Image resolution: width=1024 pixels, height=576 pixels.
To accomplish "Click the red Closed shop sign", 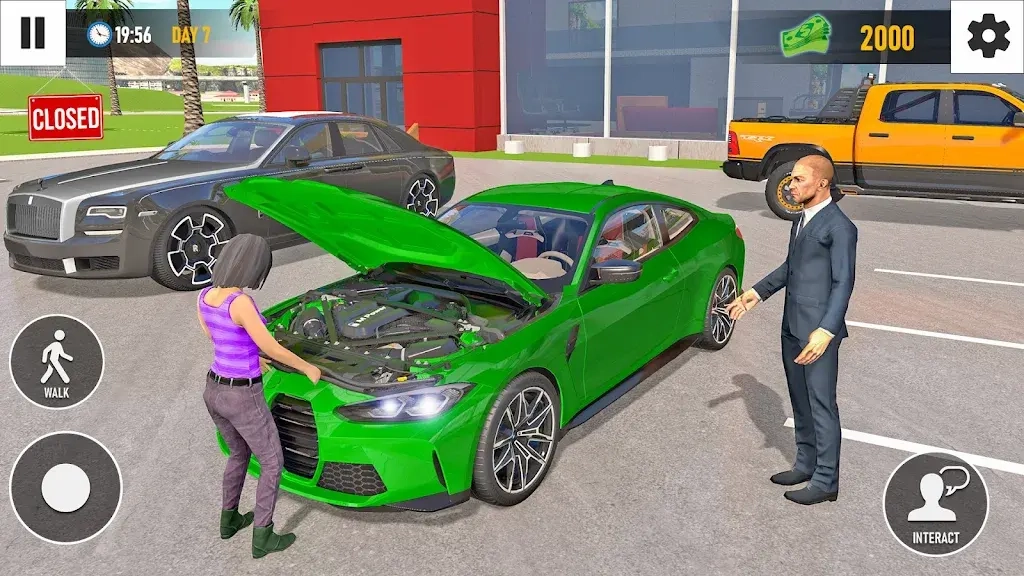I will point(66,118).
